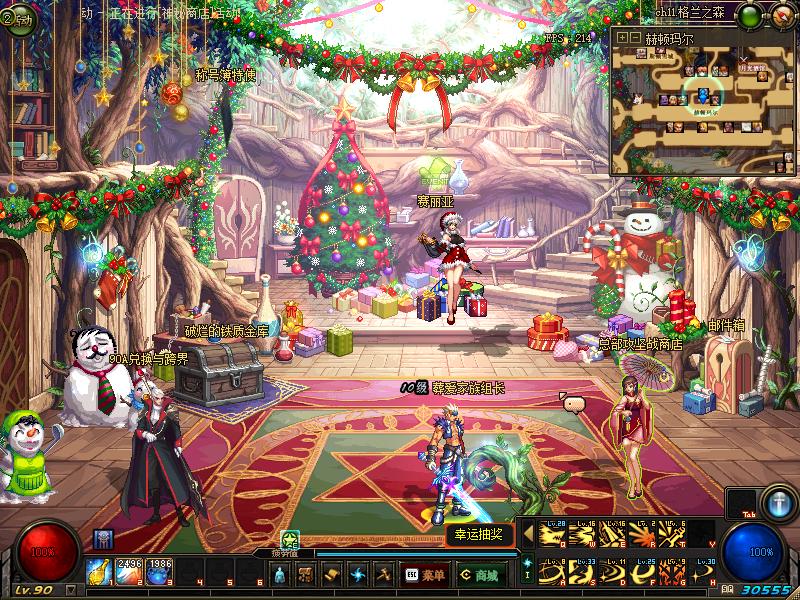800x600 pixels.
Task: Click the green star icon above fatigue bar
Action: [290, 538]
